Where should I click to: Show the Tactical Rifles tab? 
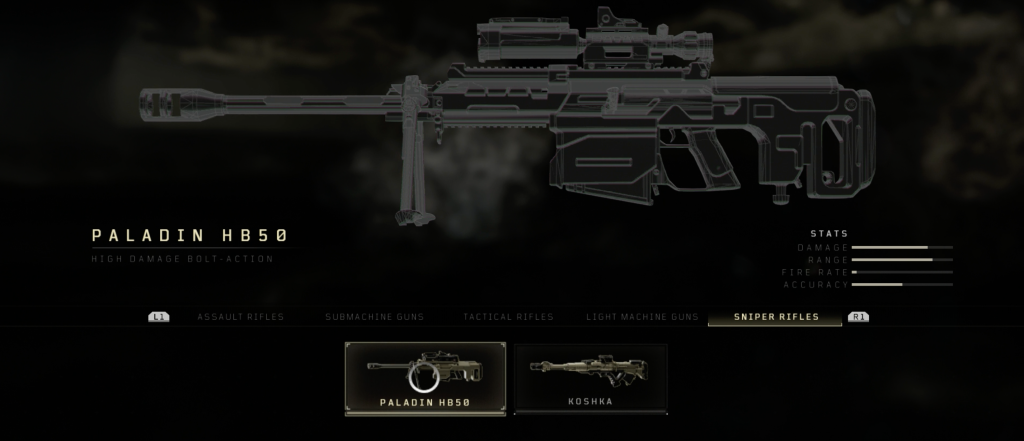click(x=508, y=317)
